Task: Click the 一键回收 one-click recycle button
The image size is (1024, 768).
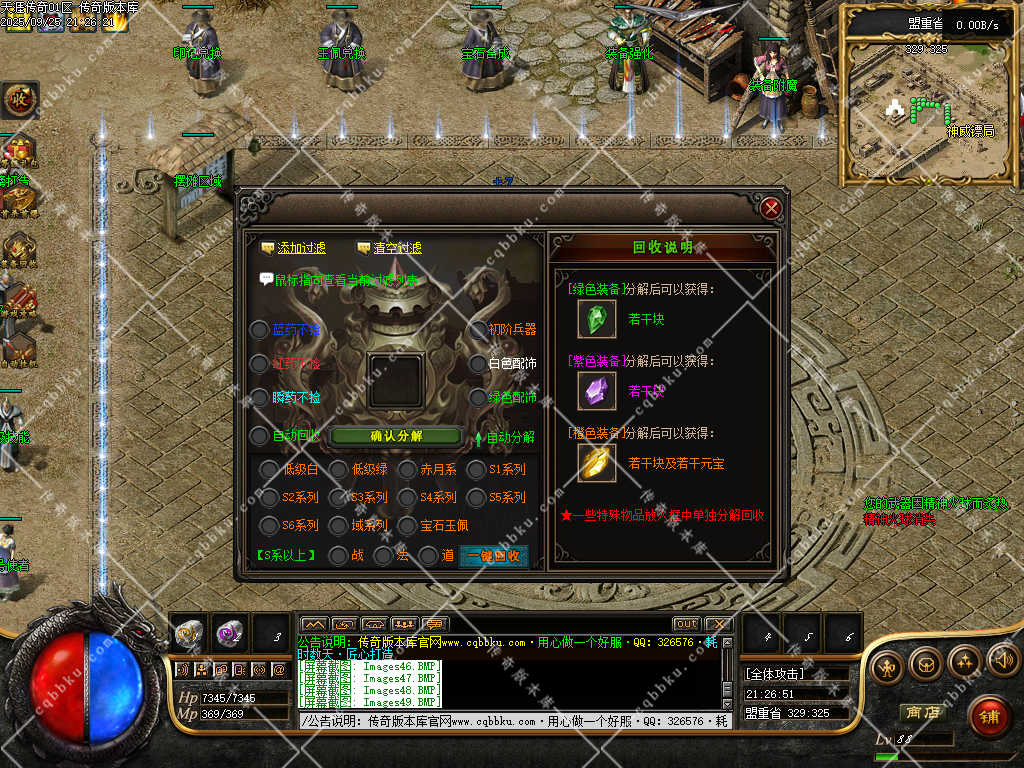Action: click(x=493, y=556)
